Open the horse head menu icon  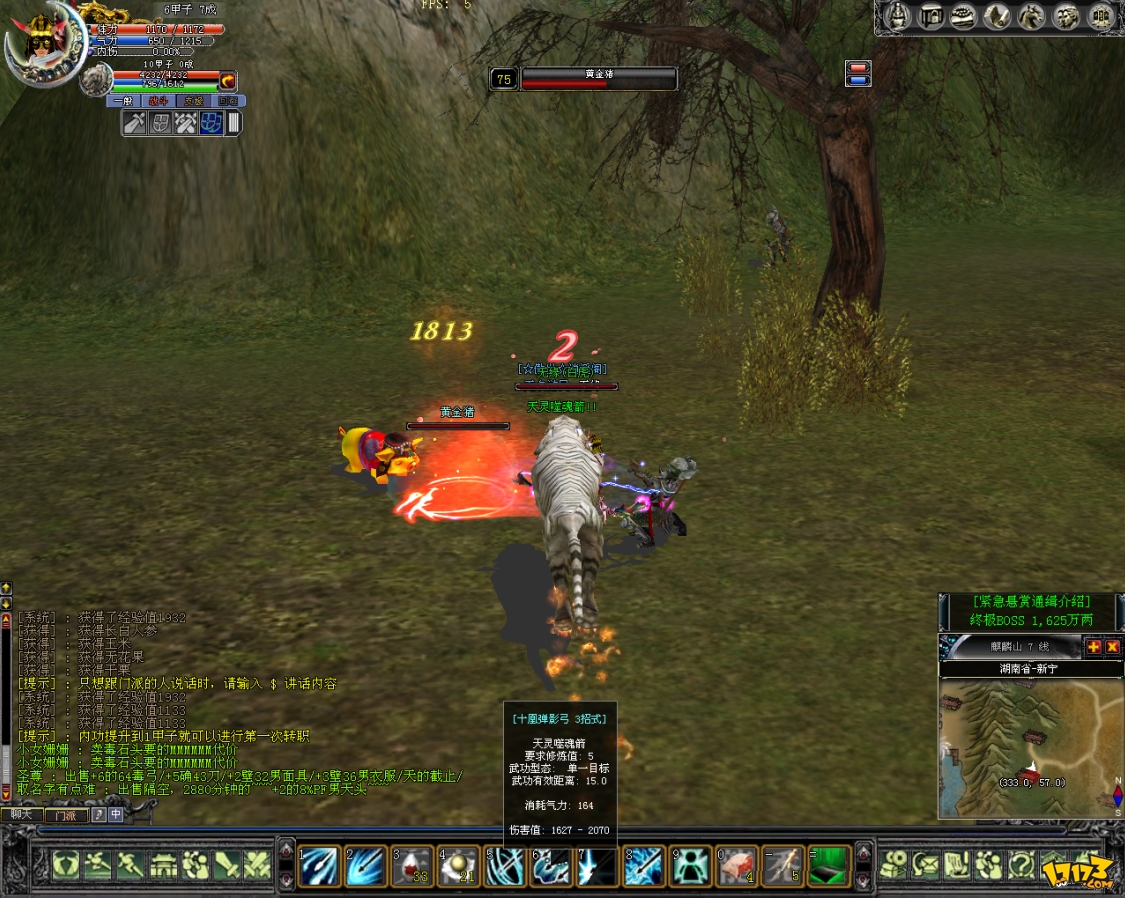pos(1029,17)
